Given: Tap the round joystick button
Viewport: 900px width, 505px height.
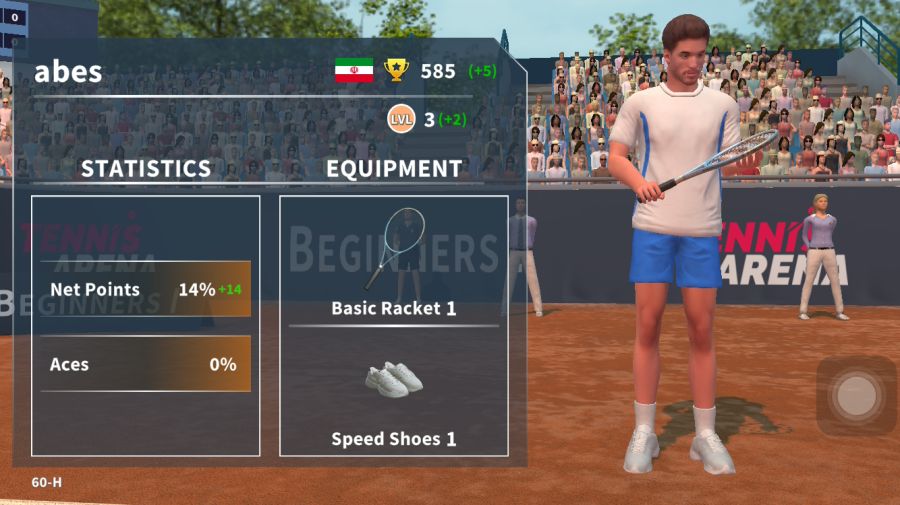Looking at the screenshot, I should 855,396.
